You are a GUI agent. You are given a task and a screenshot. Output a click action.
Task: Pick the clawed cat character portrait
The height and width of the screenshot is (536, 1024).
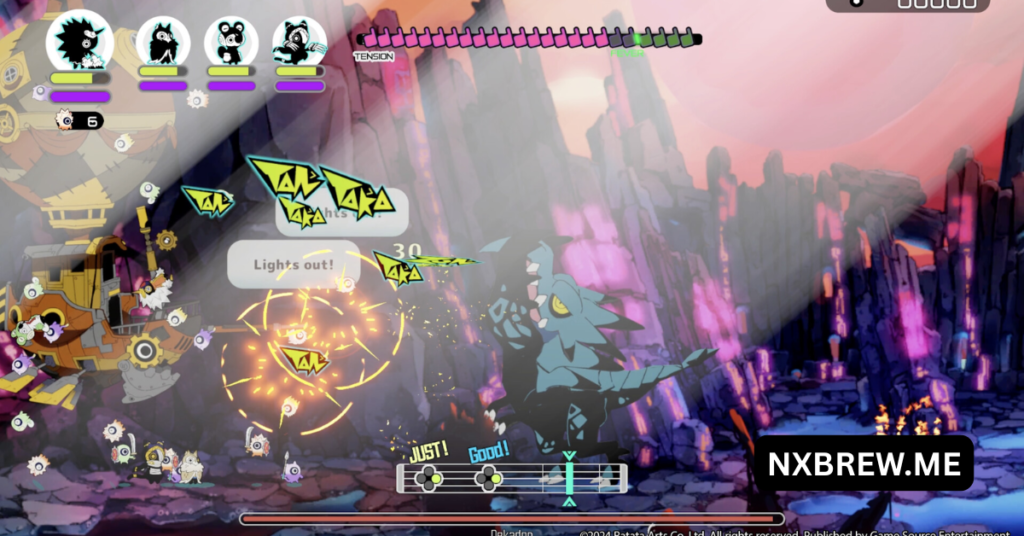click(x=299, y=42)
